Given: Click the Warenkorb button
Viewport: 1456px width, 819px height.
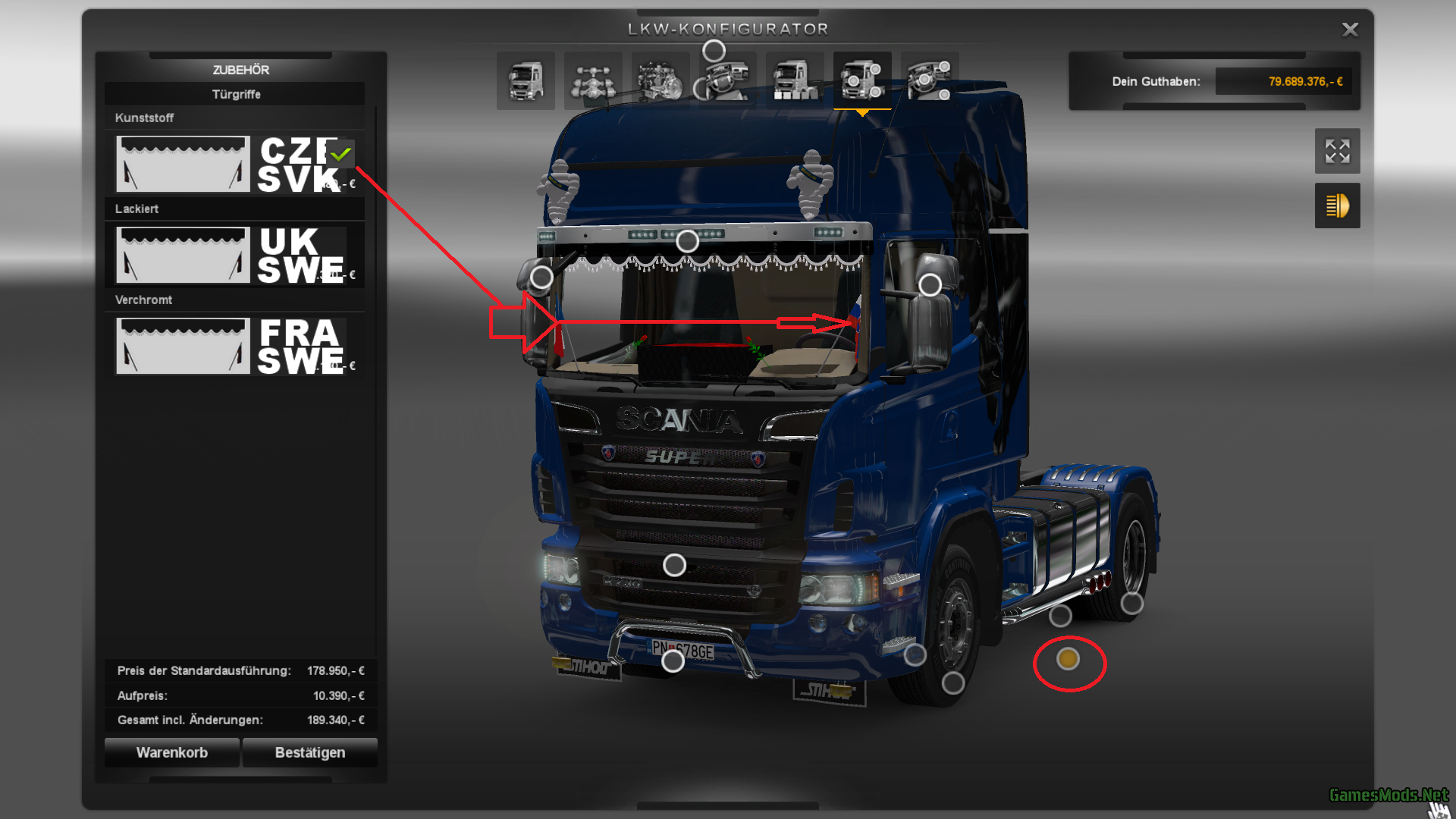Looking at the screenshot, I should (171, 752).
